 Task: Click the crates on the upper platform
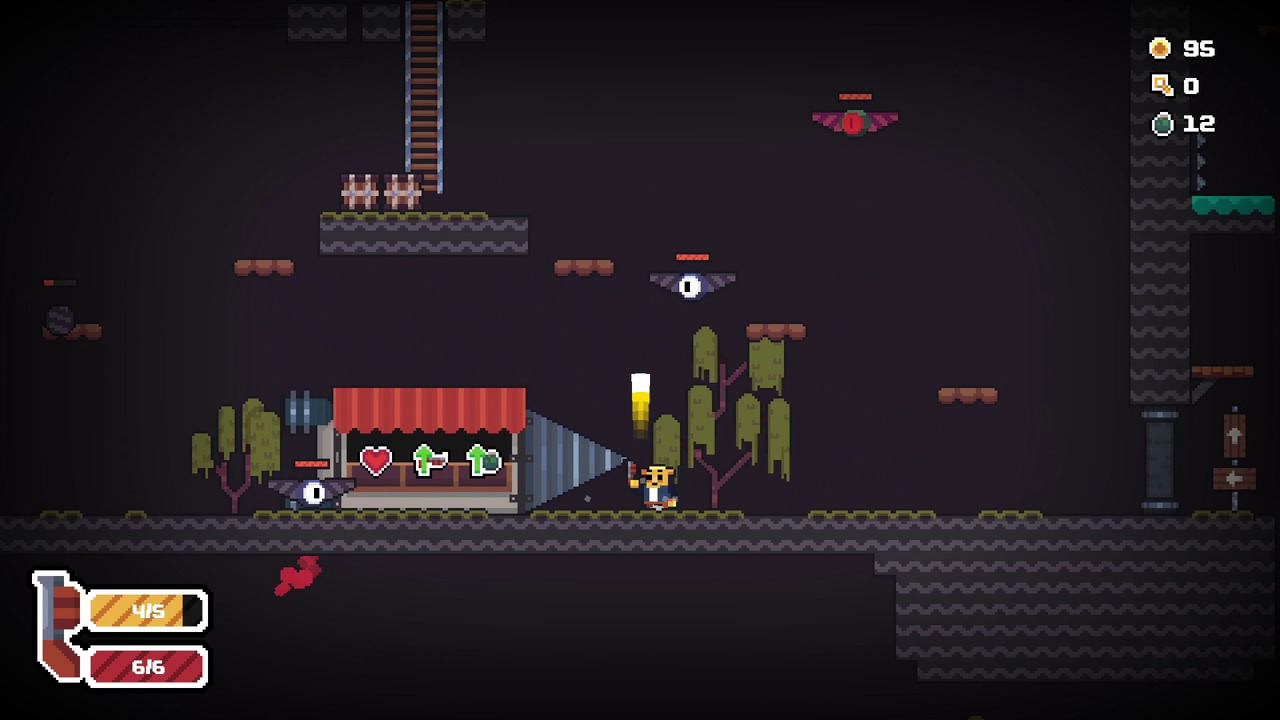pos(378,190)
